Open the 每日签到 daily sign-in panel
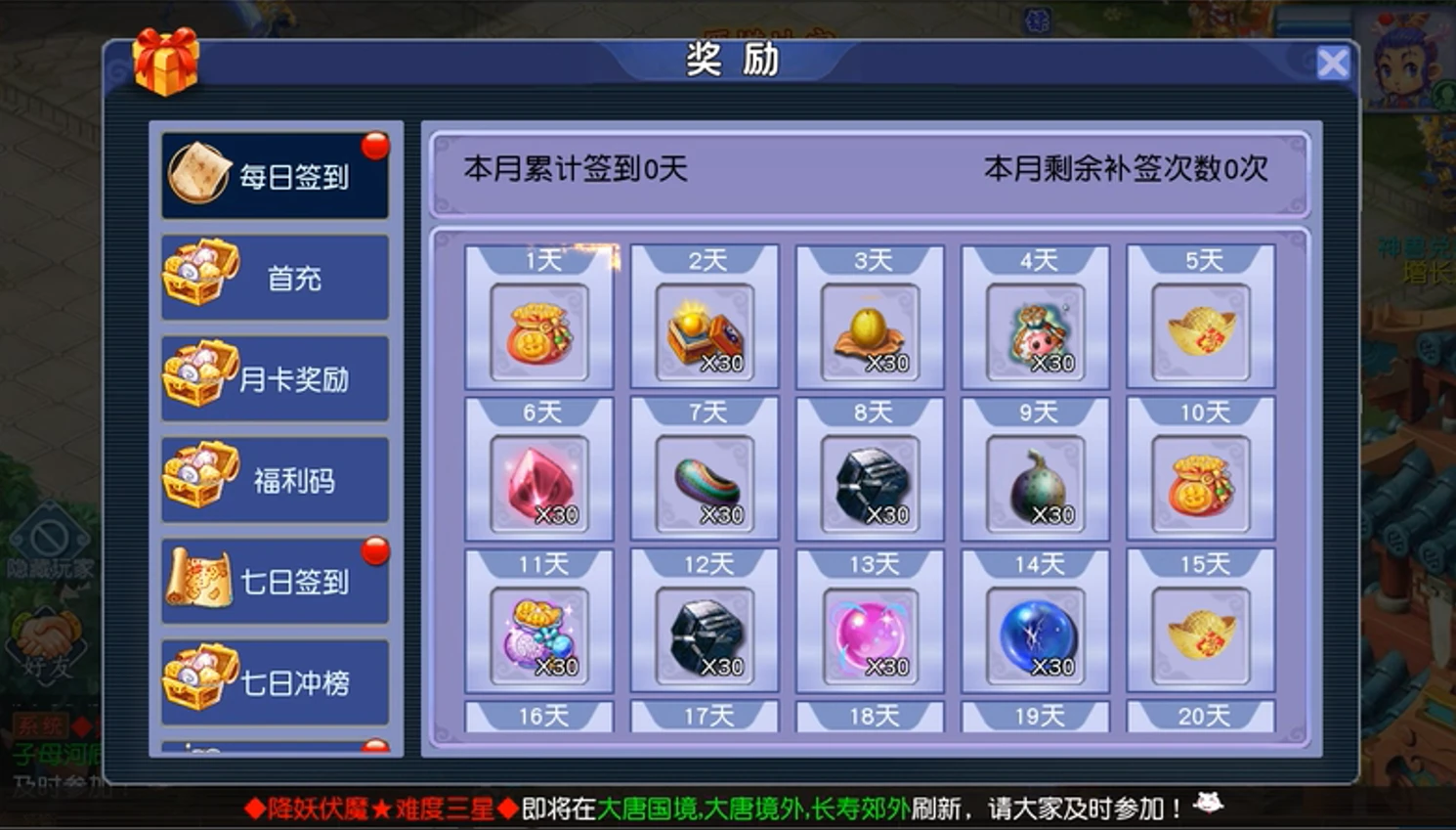1456x830 pixels. click(275, 174)
